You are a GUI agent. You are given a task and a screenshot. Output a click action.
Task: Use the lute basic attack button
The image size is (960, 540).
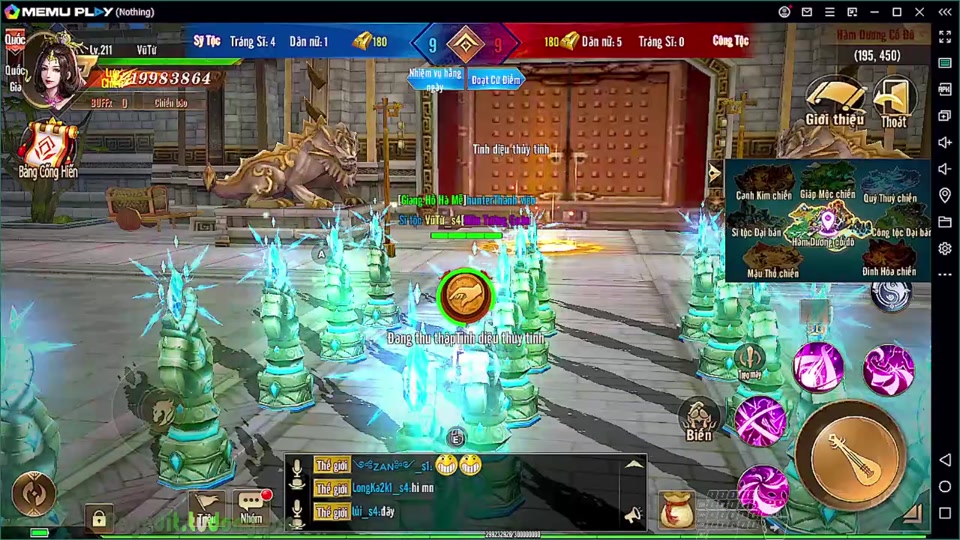point(850,457)
